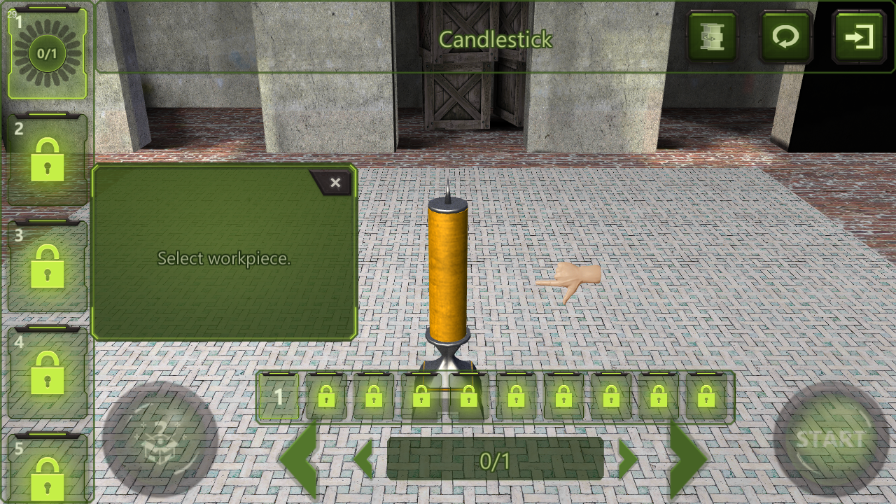
Task: Choose the locked level 3 tile
Action: 47,265
